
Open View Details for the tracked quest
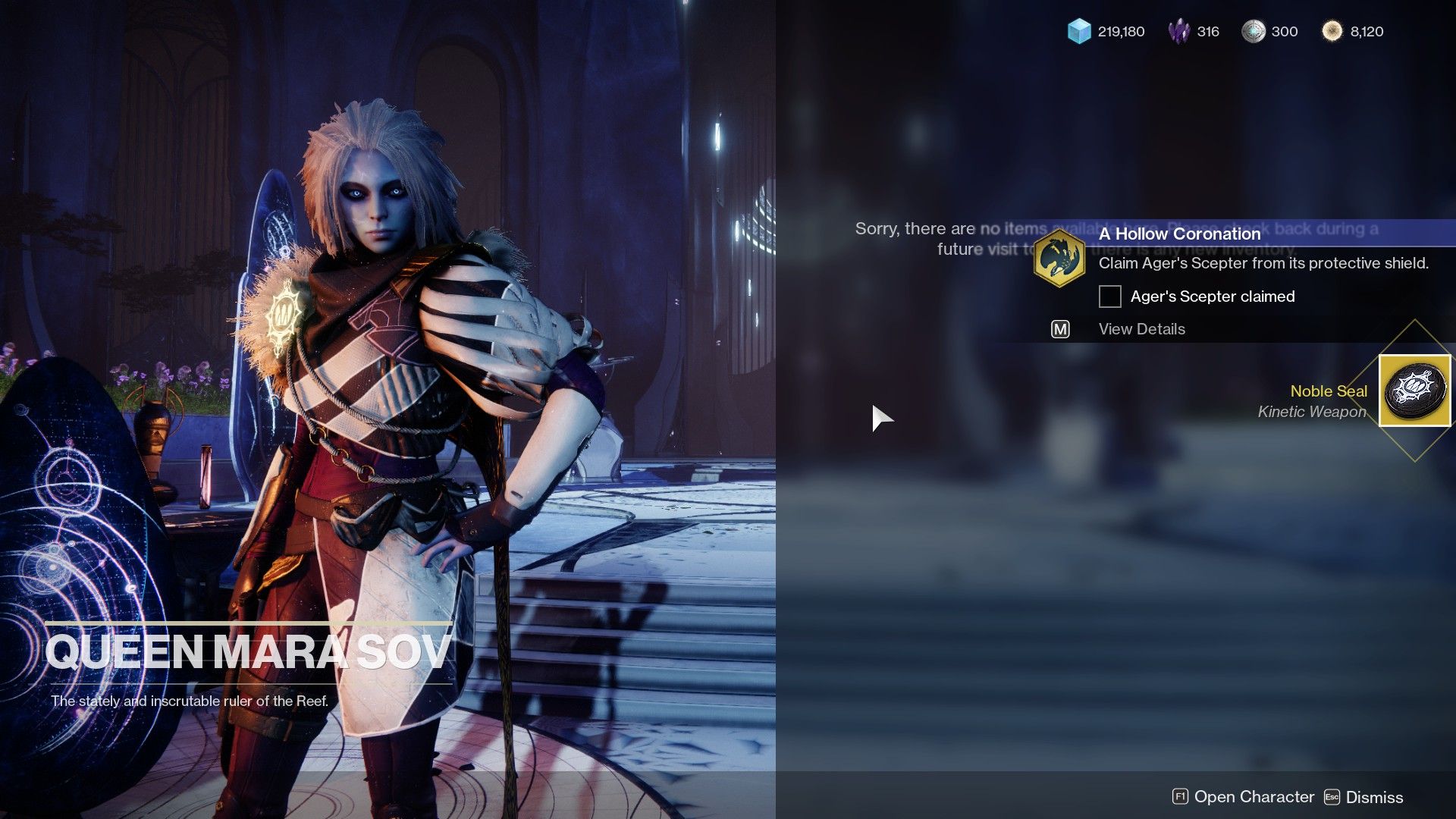(1141, 329)
